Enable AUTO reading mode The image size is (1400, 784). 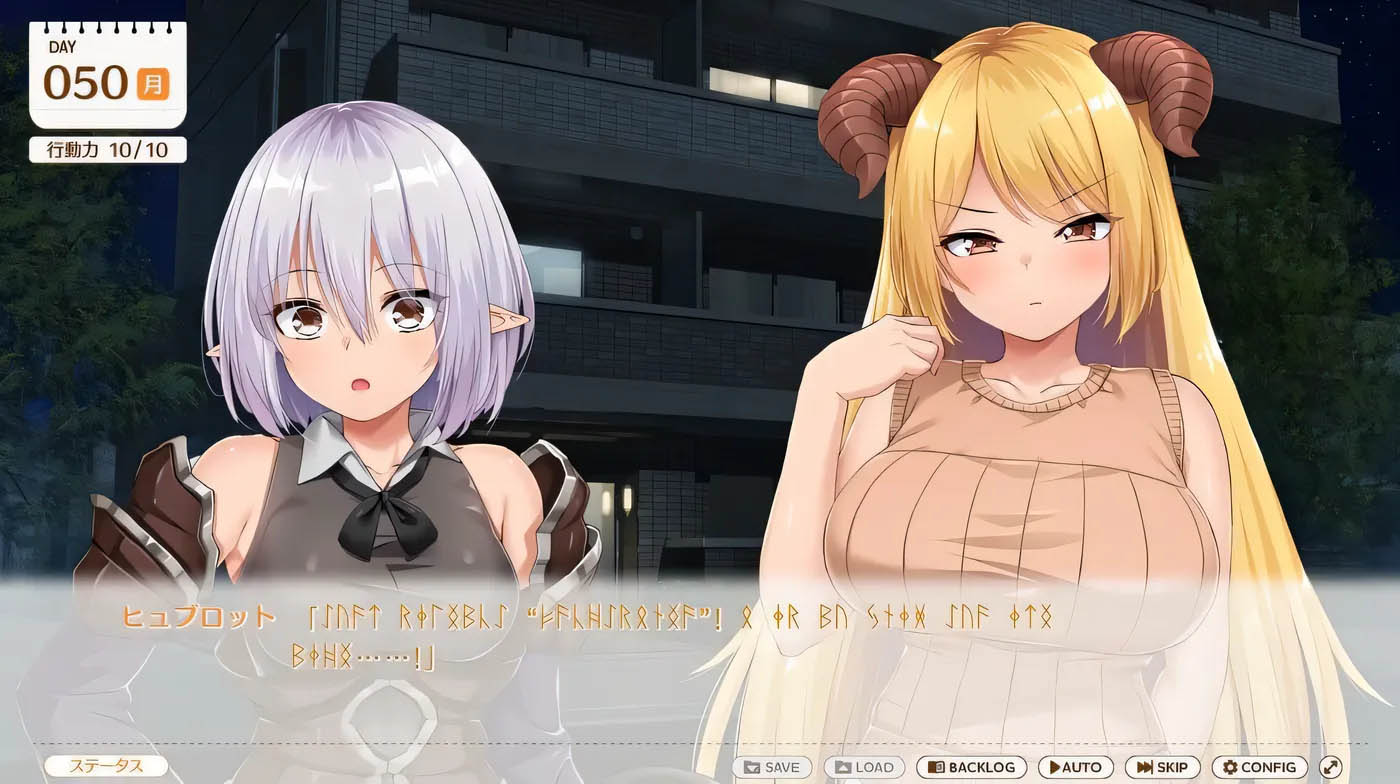(1075, 767)
